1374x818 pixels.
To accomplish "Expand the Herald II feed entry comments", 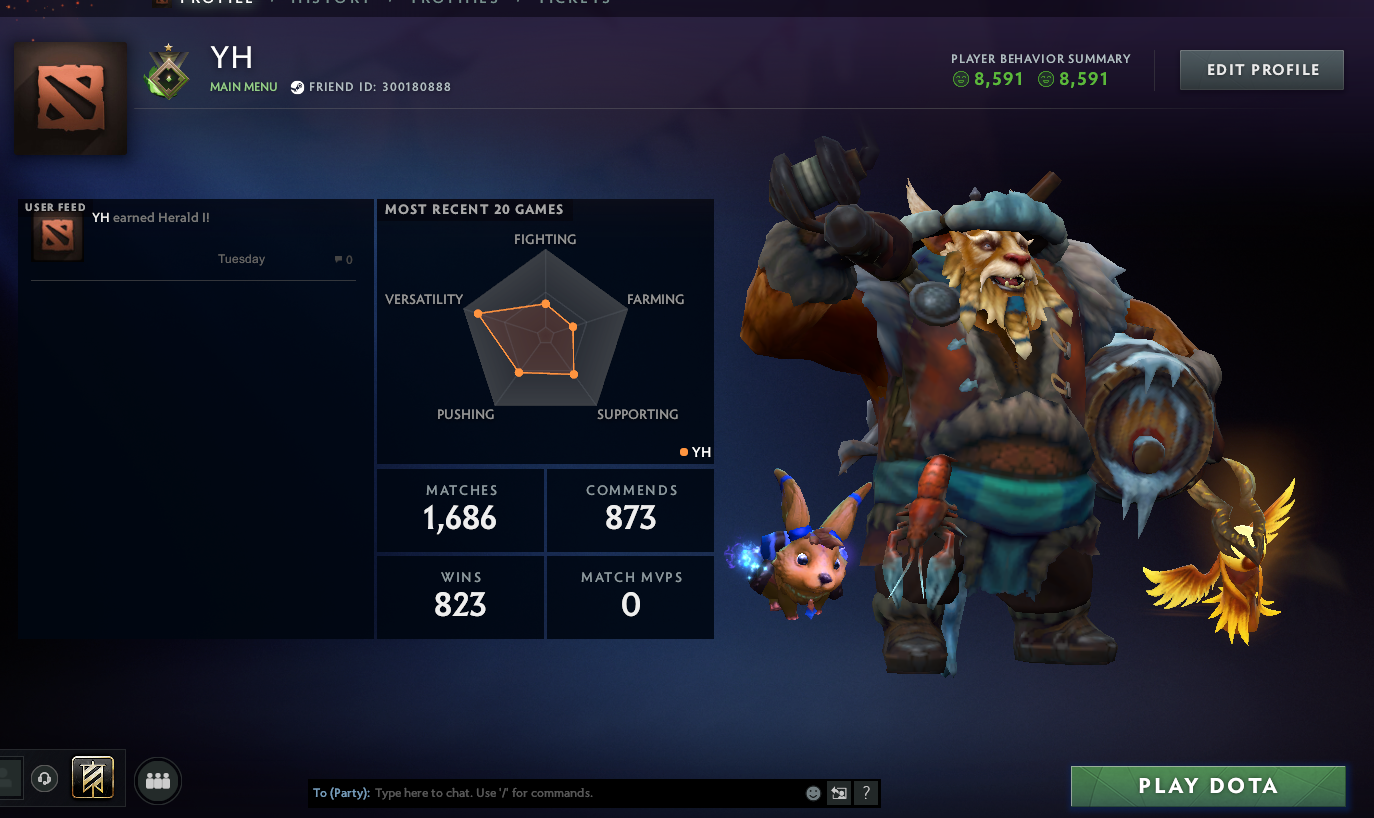I will tap(343, 259).
